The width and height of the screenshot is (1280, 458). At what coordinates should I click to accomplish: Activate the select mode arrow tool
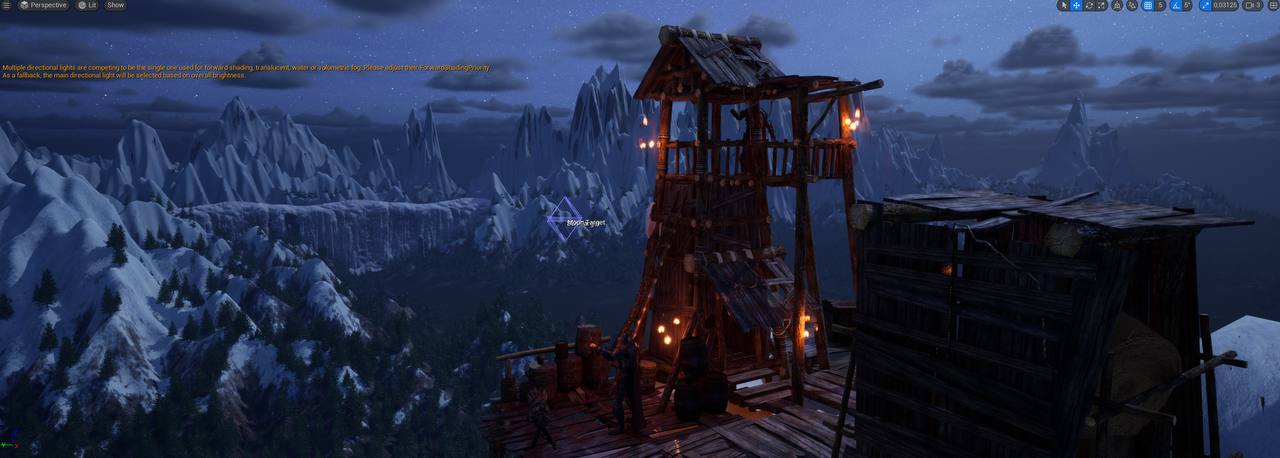pyautogui.click(x=1063, y=5)
